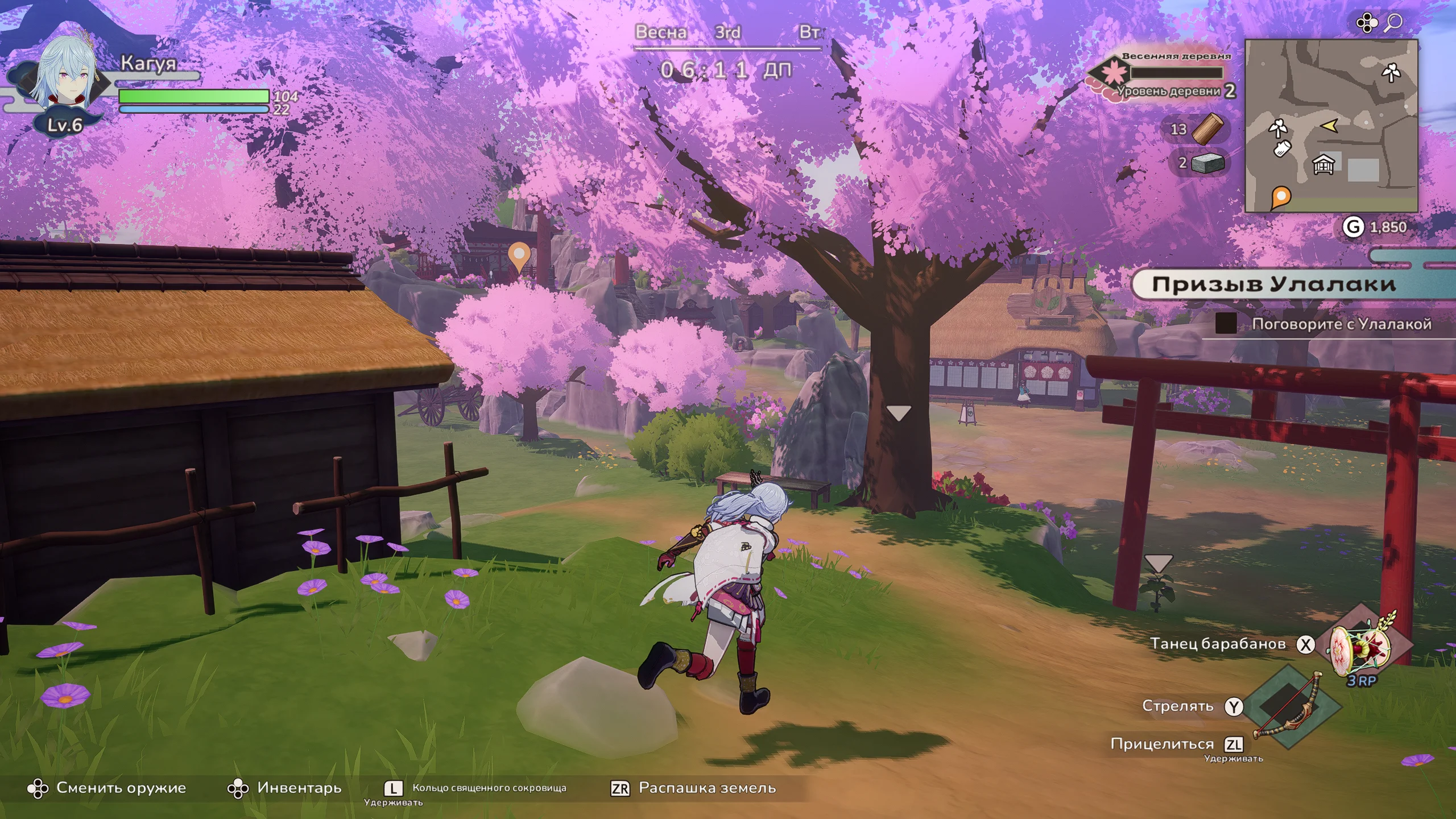Click the shrine building icon on the minimap
This screenshot has width=1456, height=819.
coord(1323,165)
